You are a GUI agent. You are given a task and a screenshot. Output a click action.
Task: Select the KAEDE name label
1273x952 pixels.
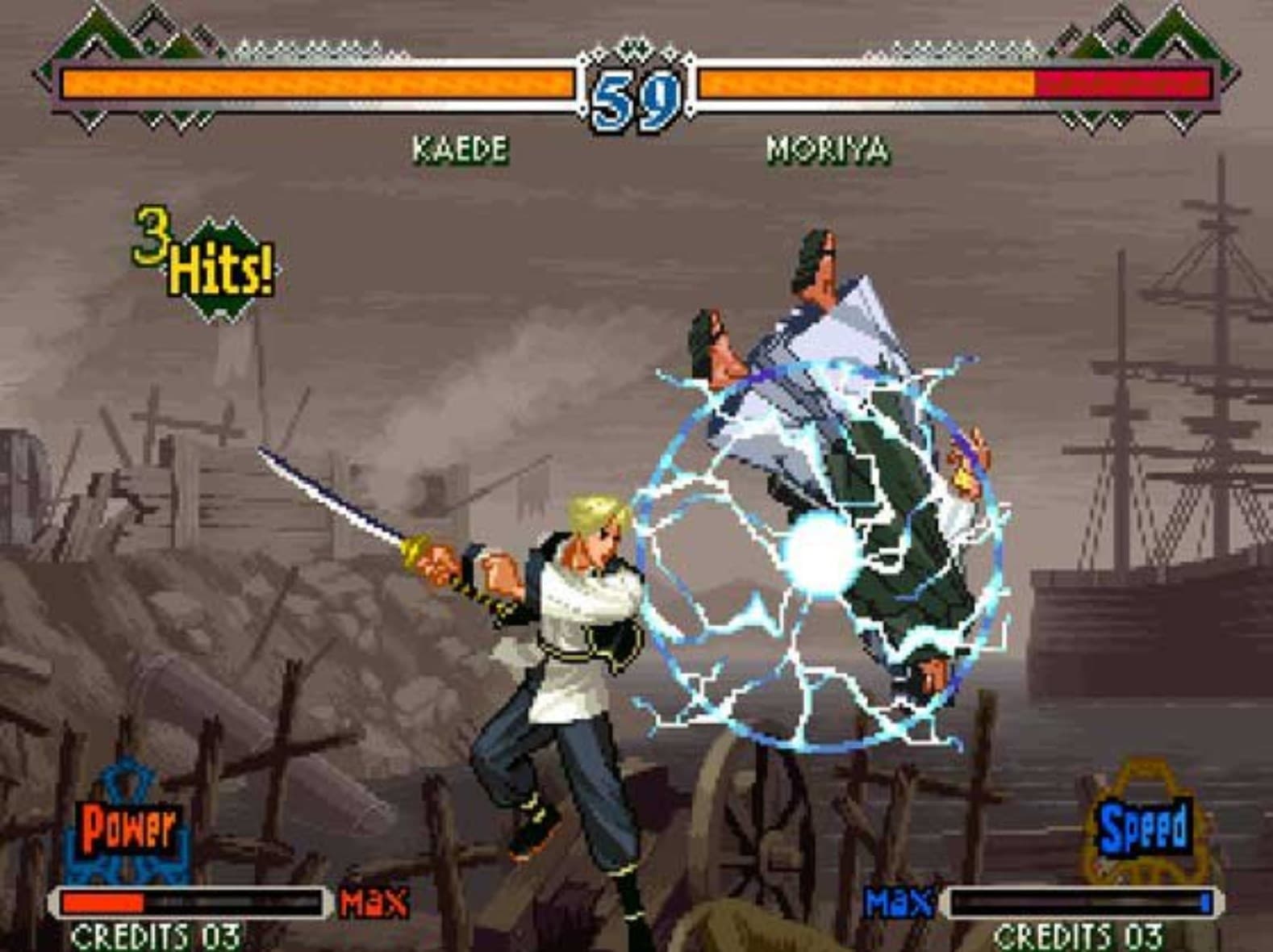(x=459, y=148)
